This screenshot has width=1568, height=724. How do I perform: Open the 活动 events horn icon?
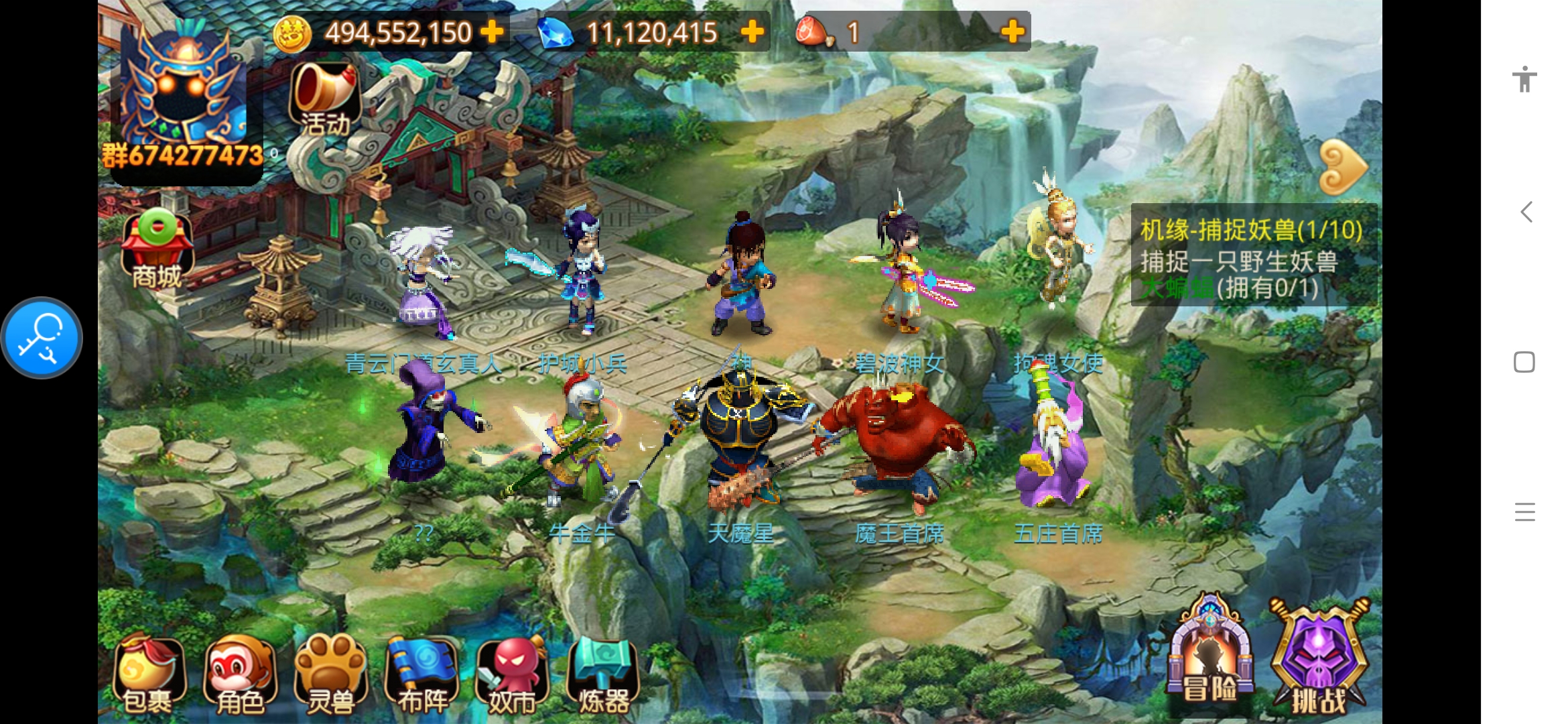pos(325,99)
